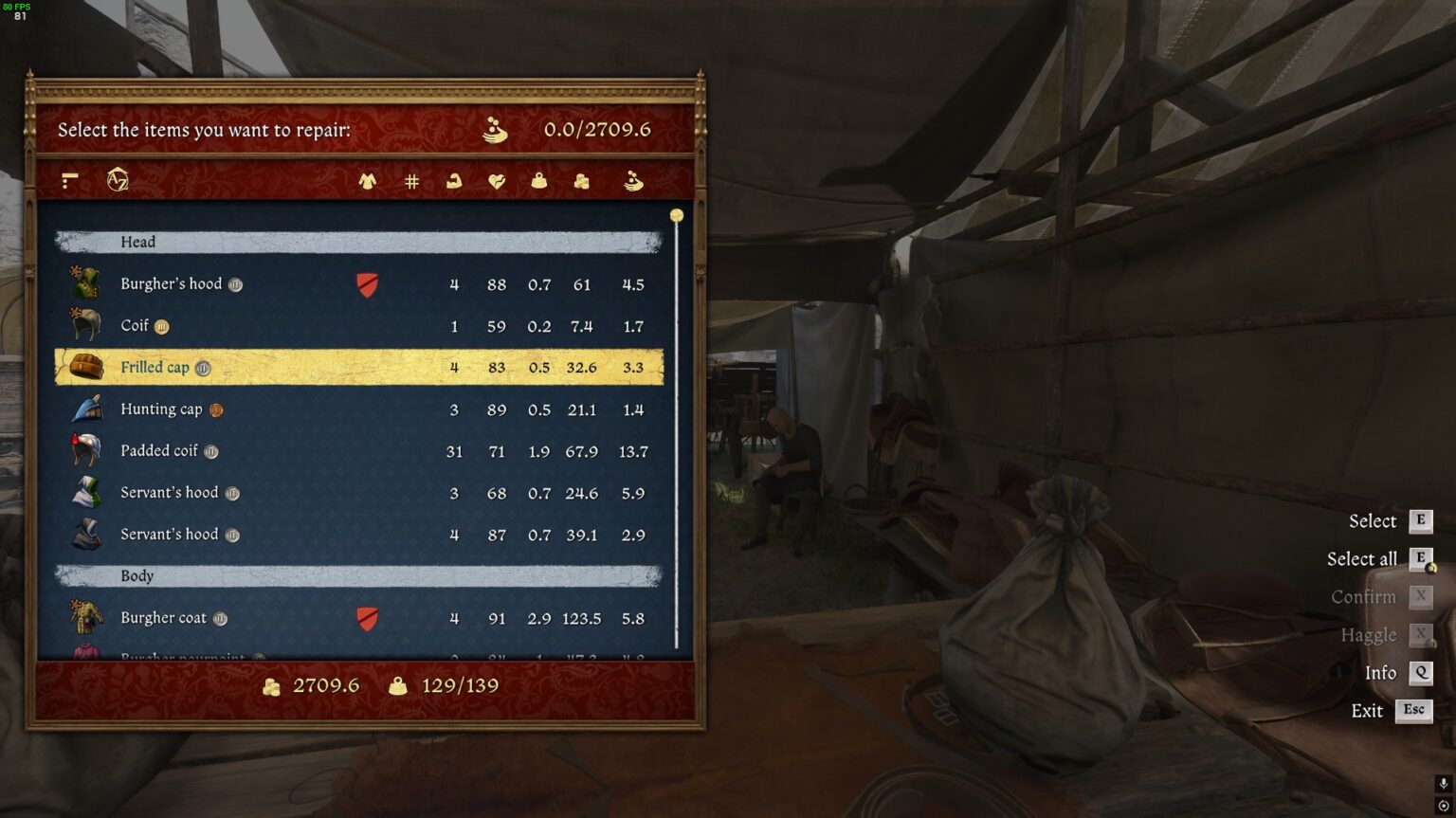Sort by value using the coins column icon
1456x818 pixels.
point(582,181)
